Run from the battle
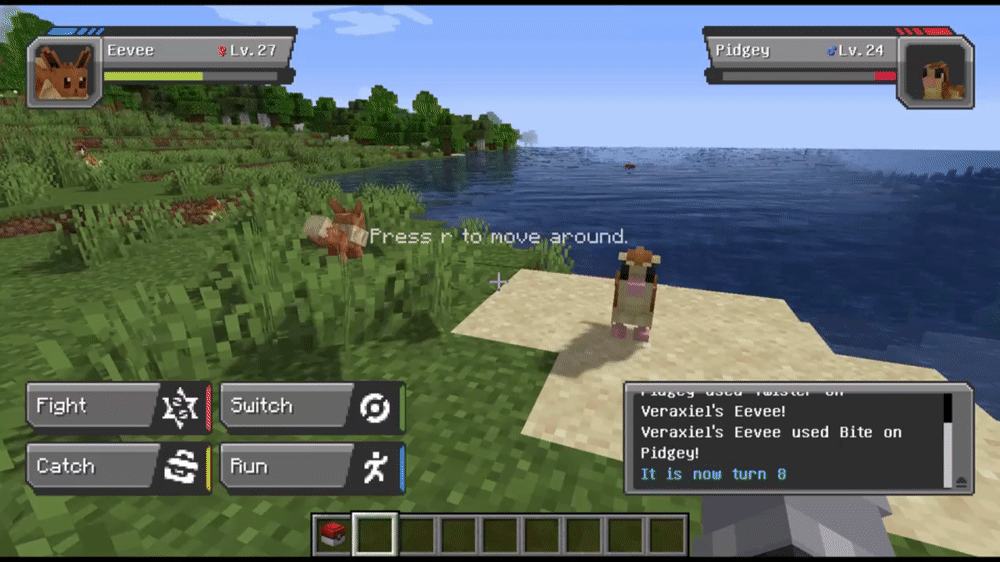The height and width of the screenshot is (562, 1000). click(311, 467)
